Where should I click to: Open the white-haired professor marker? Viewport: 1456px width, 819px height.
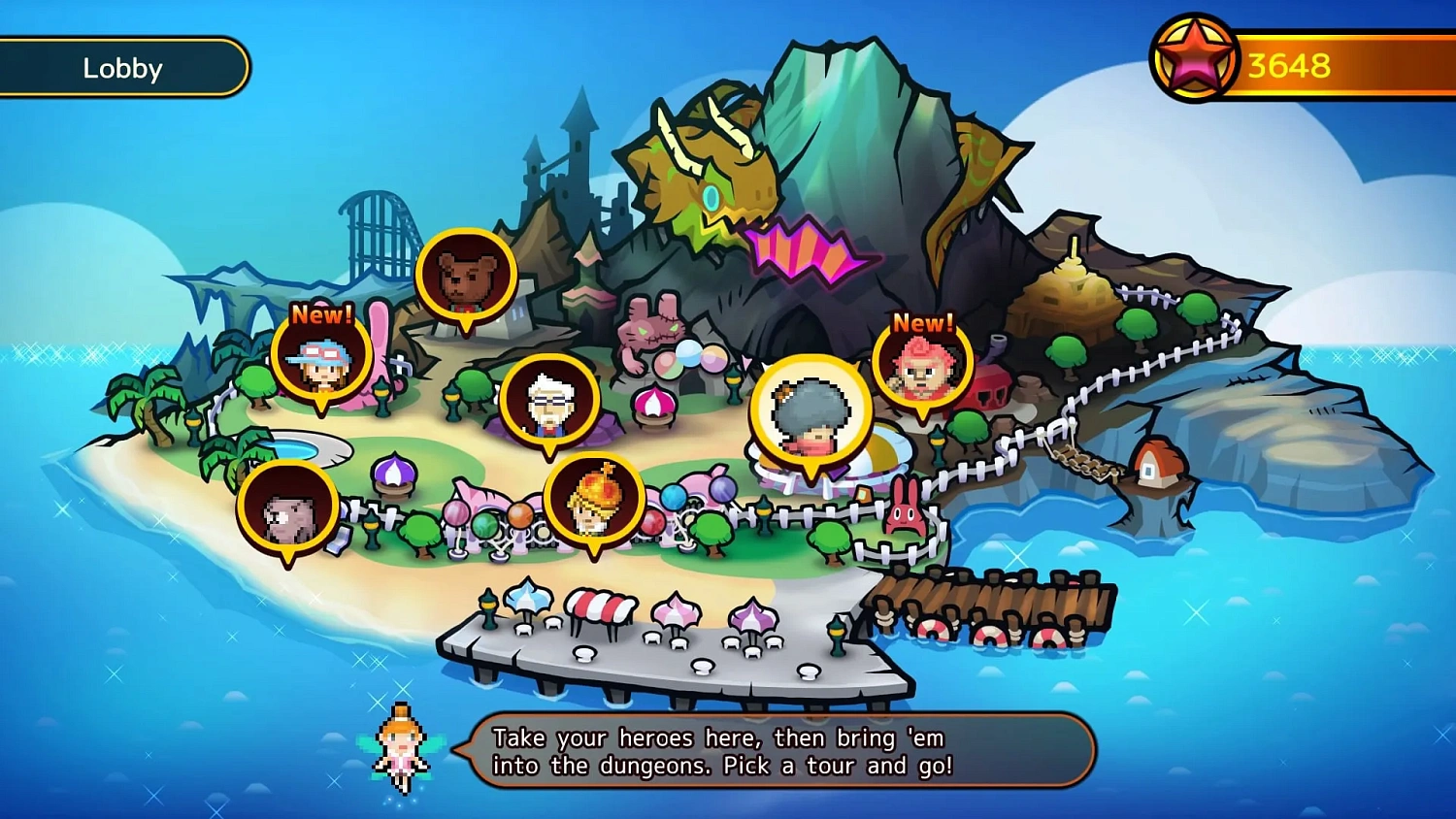tap(549, 402)
